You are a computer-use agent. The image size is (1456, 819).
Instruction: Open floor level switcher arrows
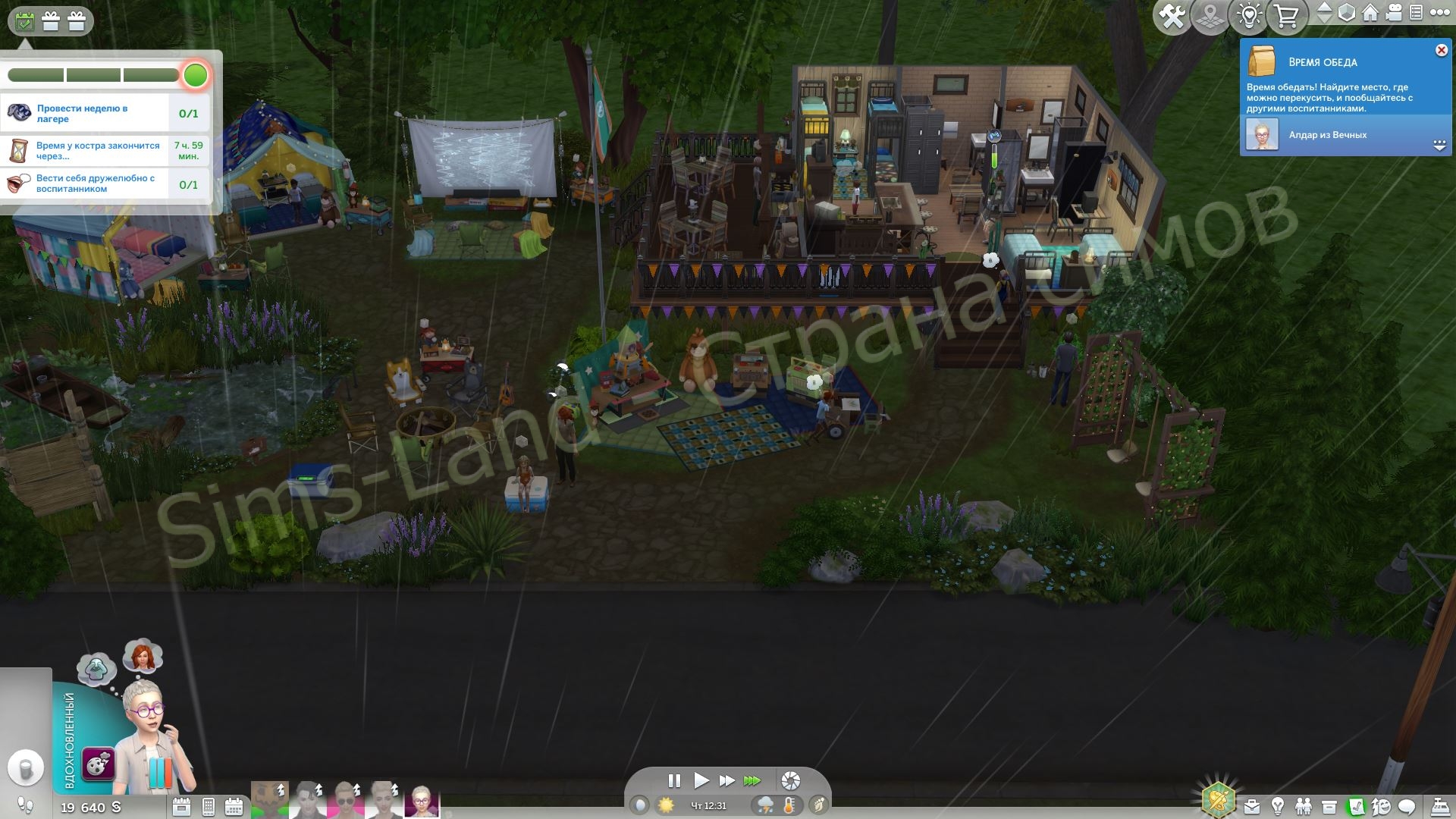[1325, 13]
